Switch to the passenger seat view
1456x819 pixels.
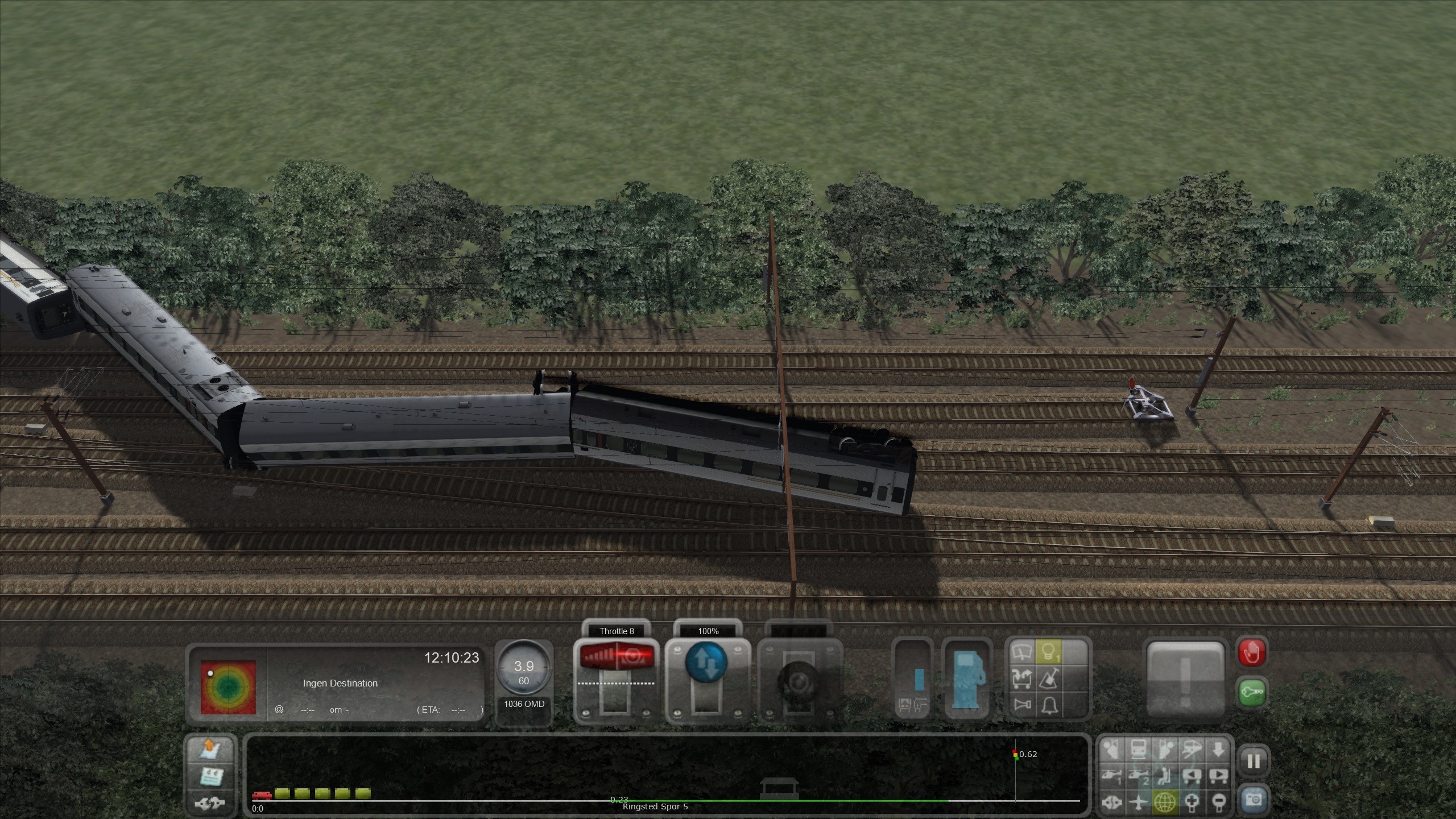tap(1165, 776)
